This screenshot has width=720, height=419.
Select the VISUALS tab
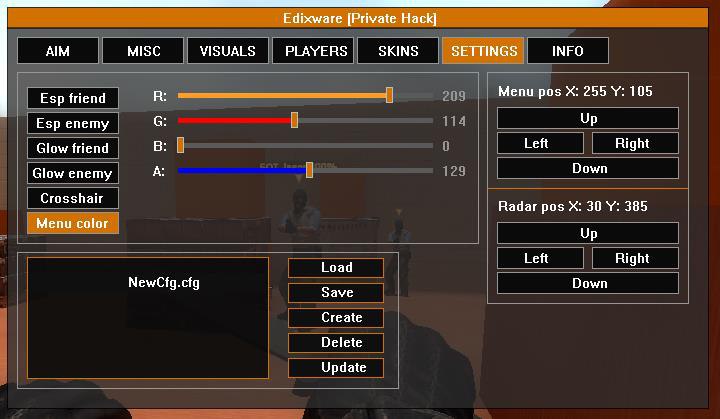point(227,51)
